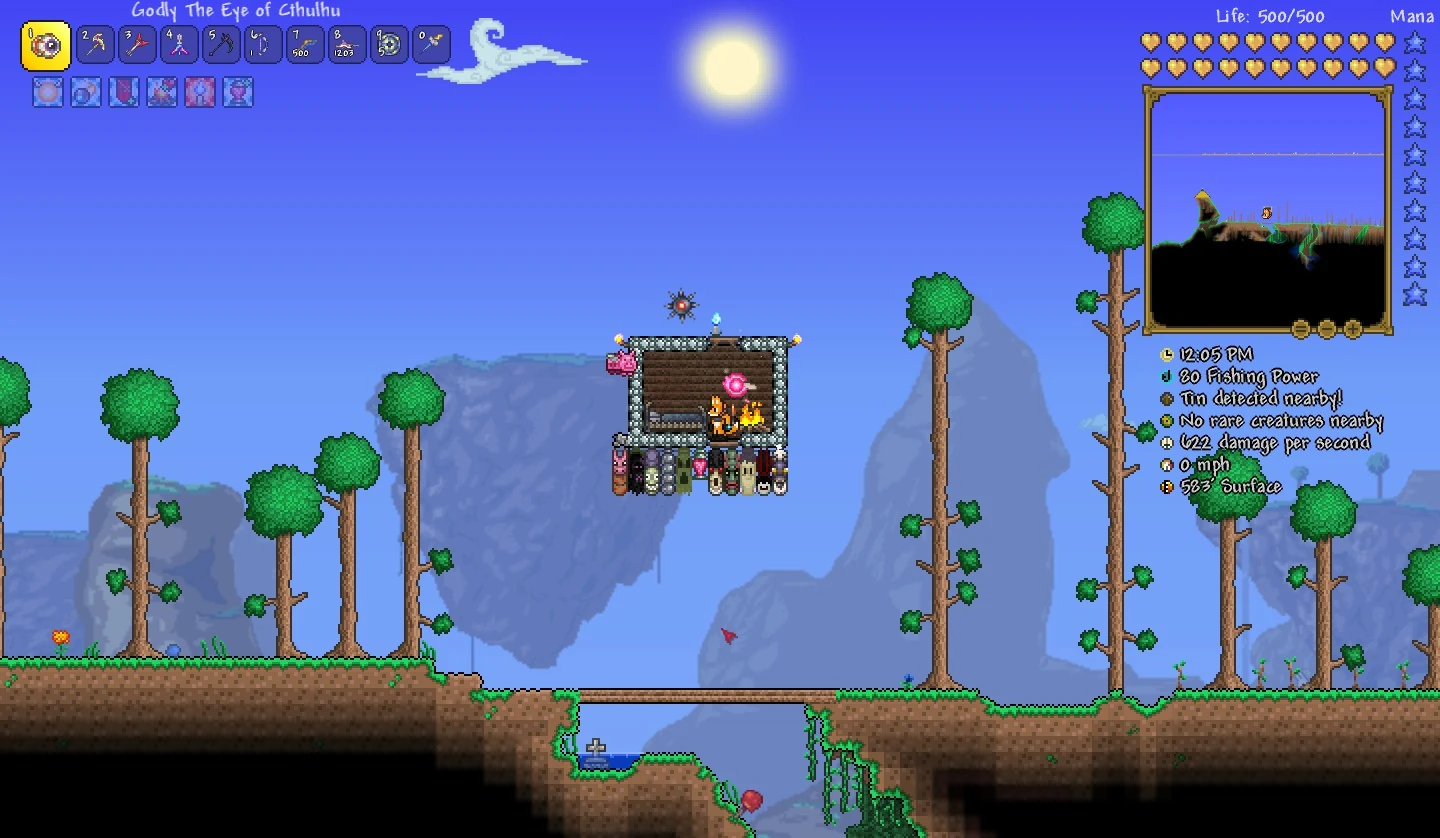1440x838 pixels.
Task: Select the bow in hotbar slot 6
Action: point(264,45)
